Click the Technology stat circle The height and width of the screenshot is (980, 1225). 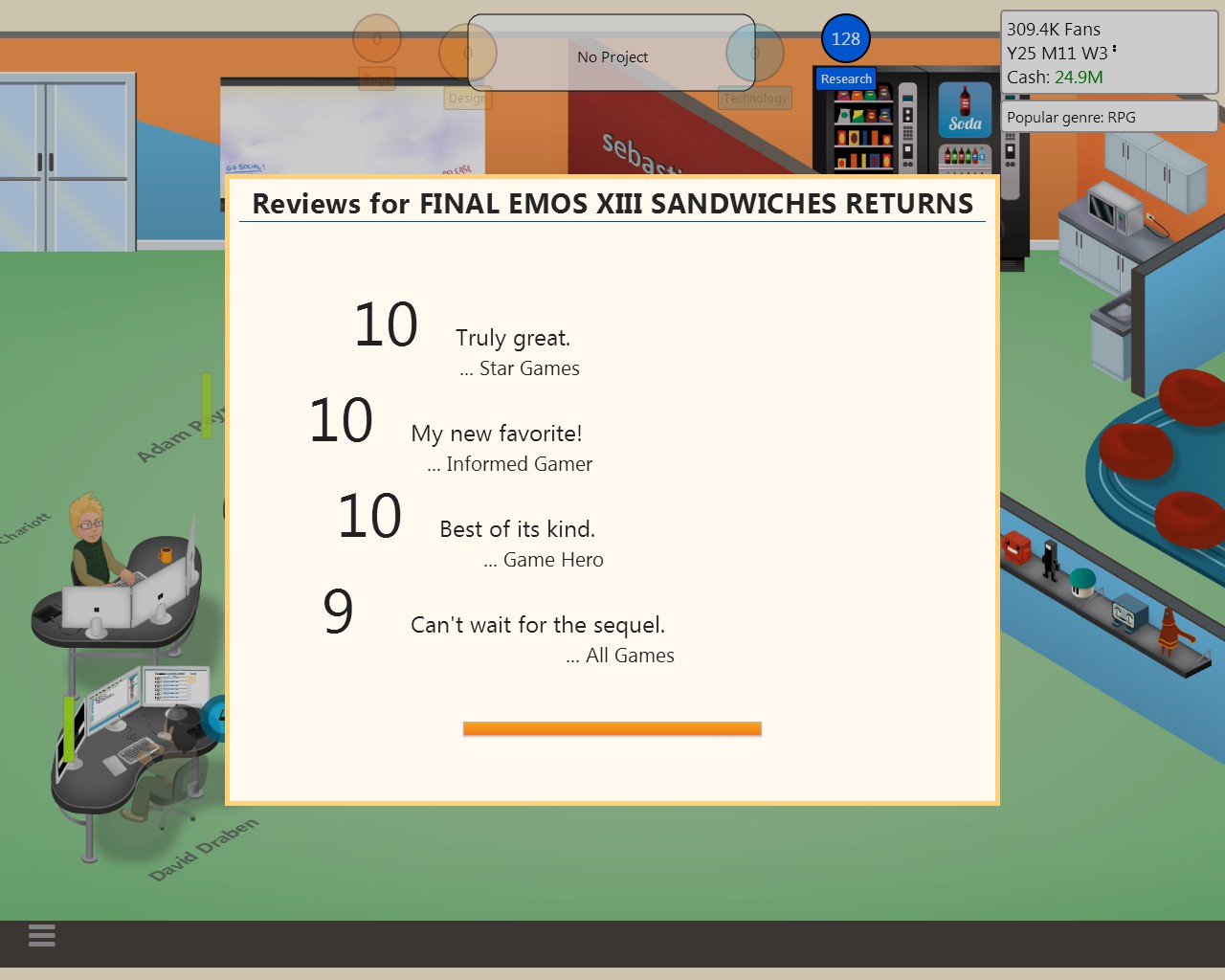[x=755, y=53]
